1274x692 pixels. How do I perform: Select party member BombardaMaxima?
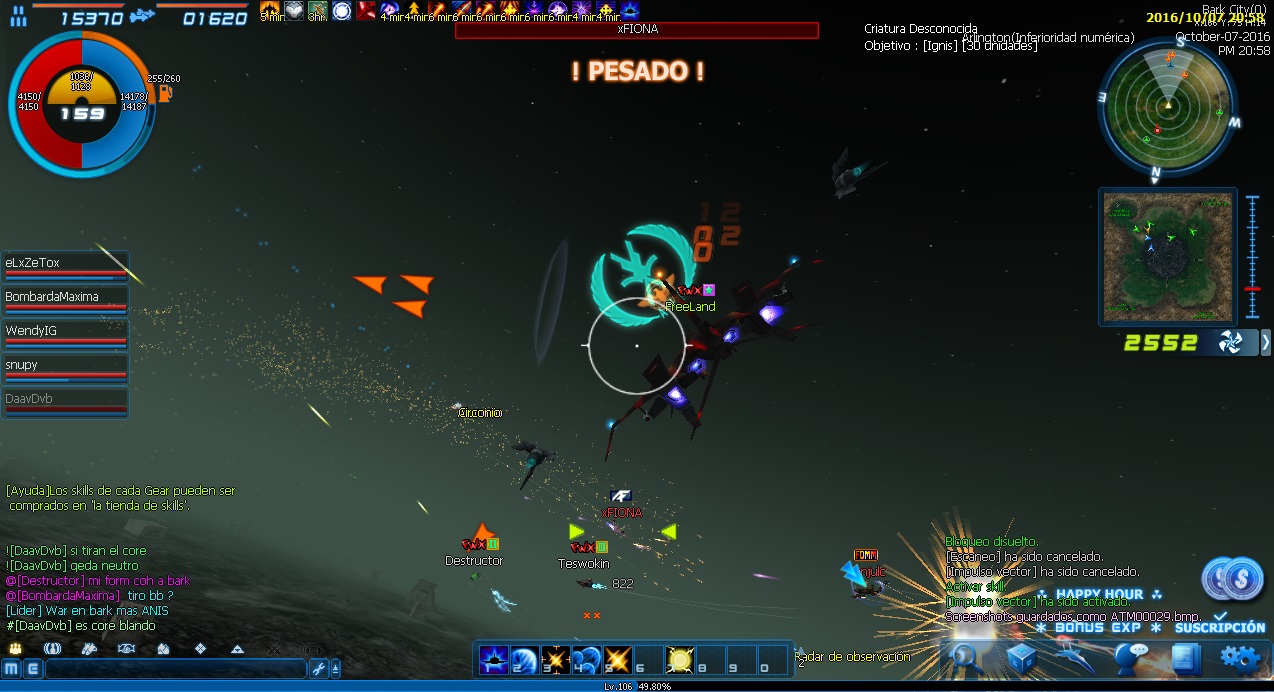(x=65, y=299)
